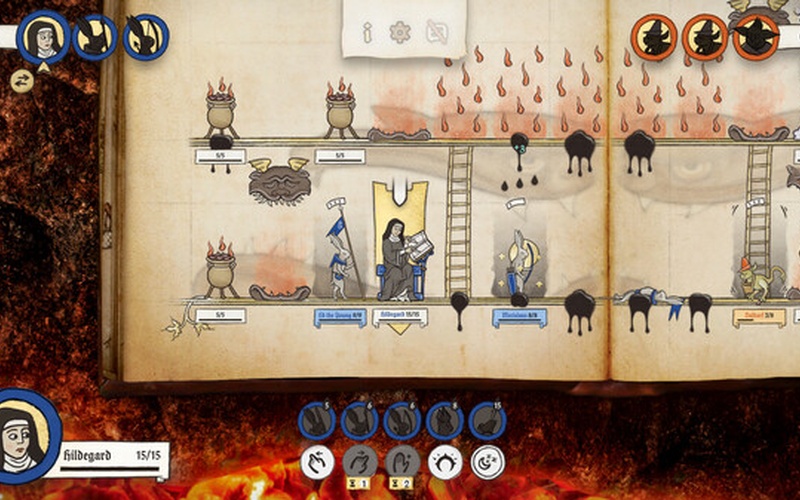Viewport: 800px width, 500px height.
Task: Click Hildegard's large portrait in the corner
Action: (x=26, y=434)
